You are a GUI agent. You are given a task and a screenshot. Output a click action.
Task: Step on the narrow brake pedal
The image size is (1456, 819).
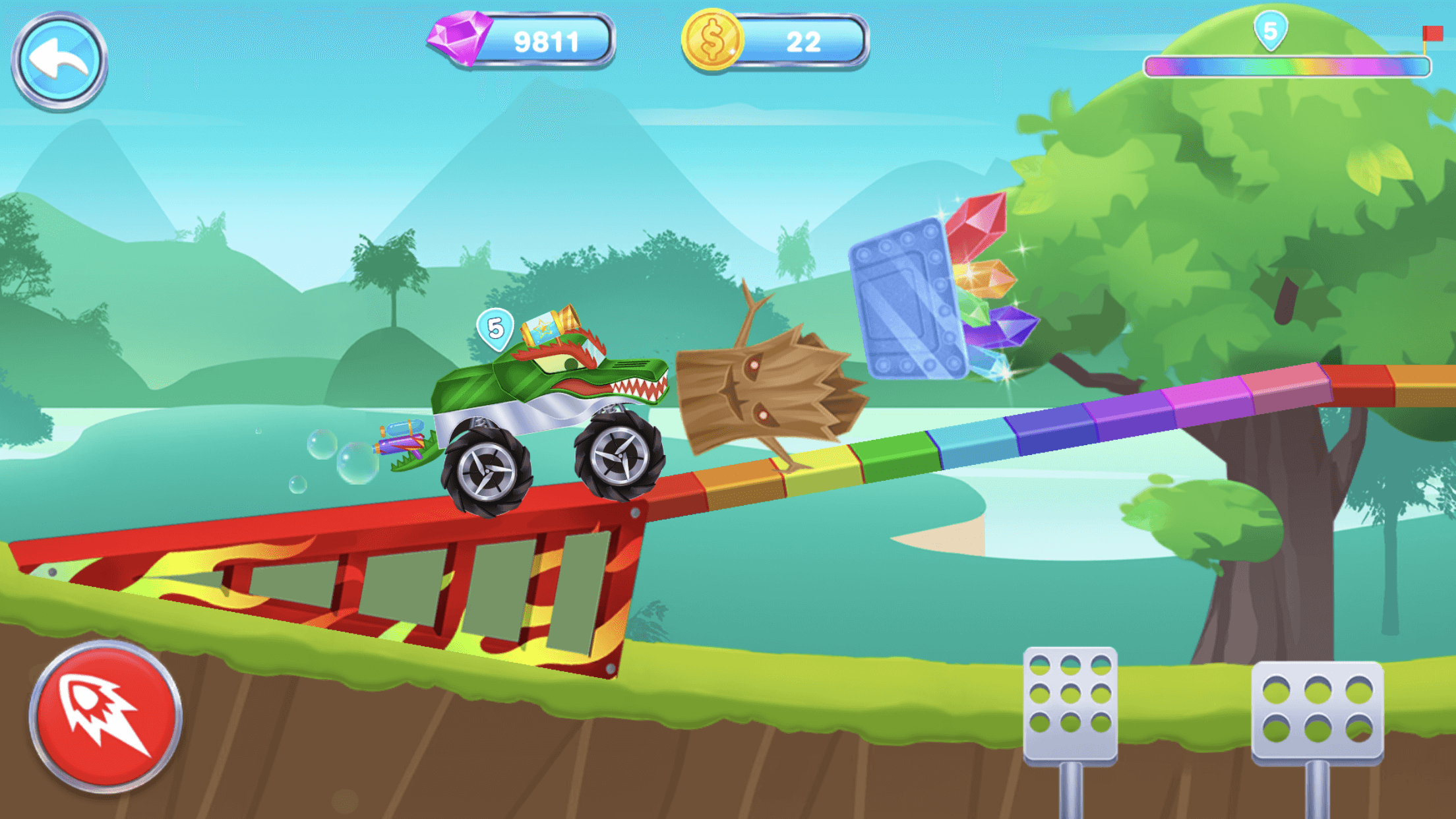(1070, 706)
